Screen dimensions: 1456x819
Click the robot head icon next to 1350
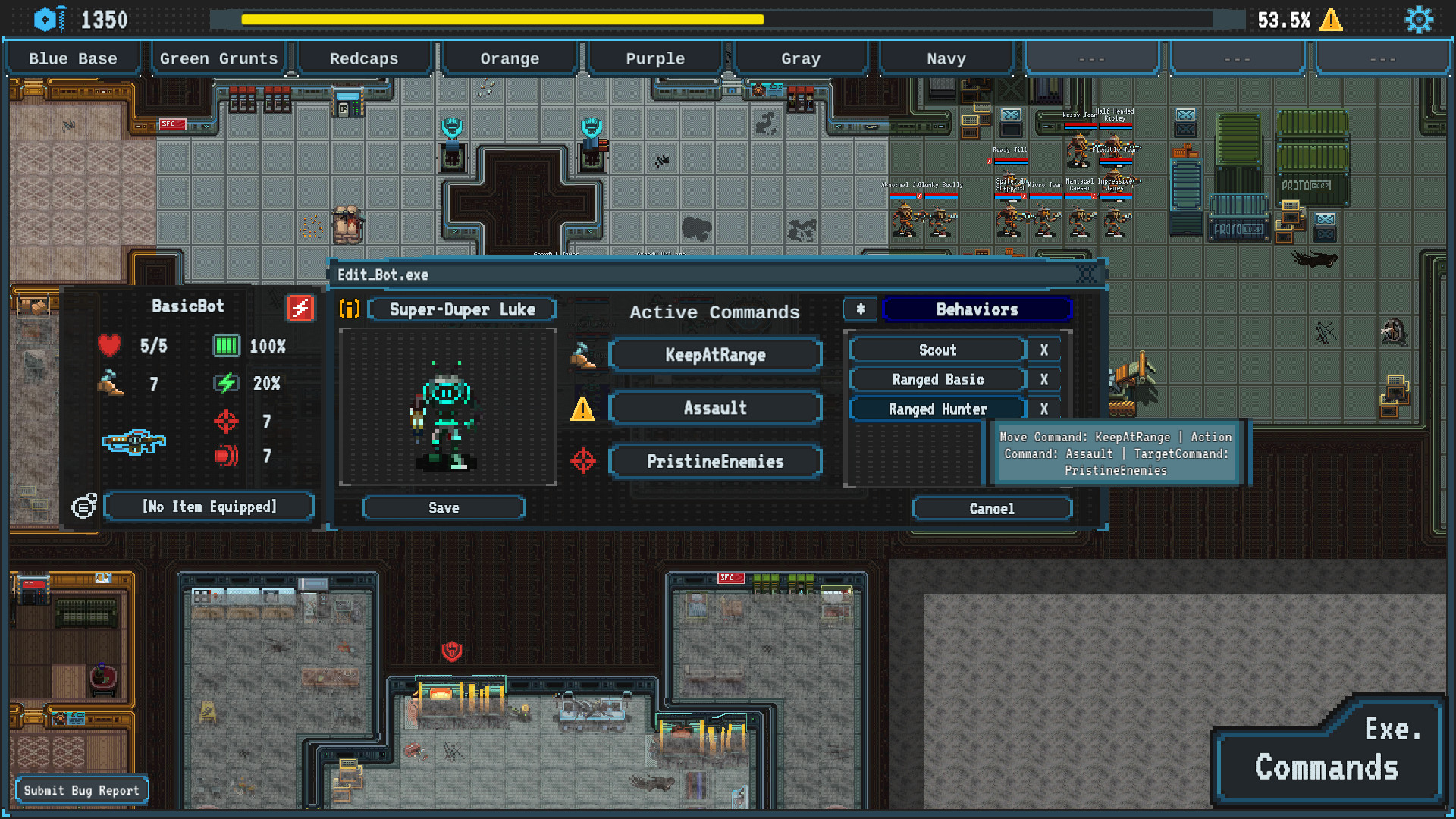coord(49,19)
